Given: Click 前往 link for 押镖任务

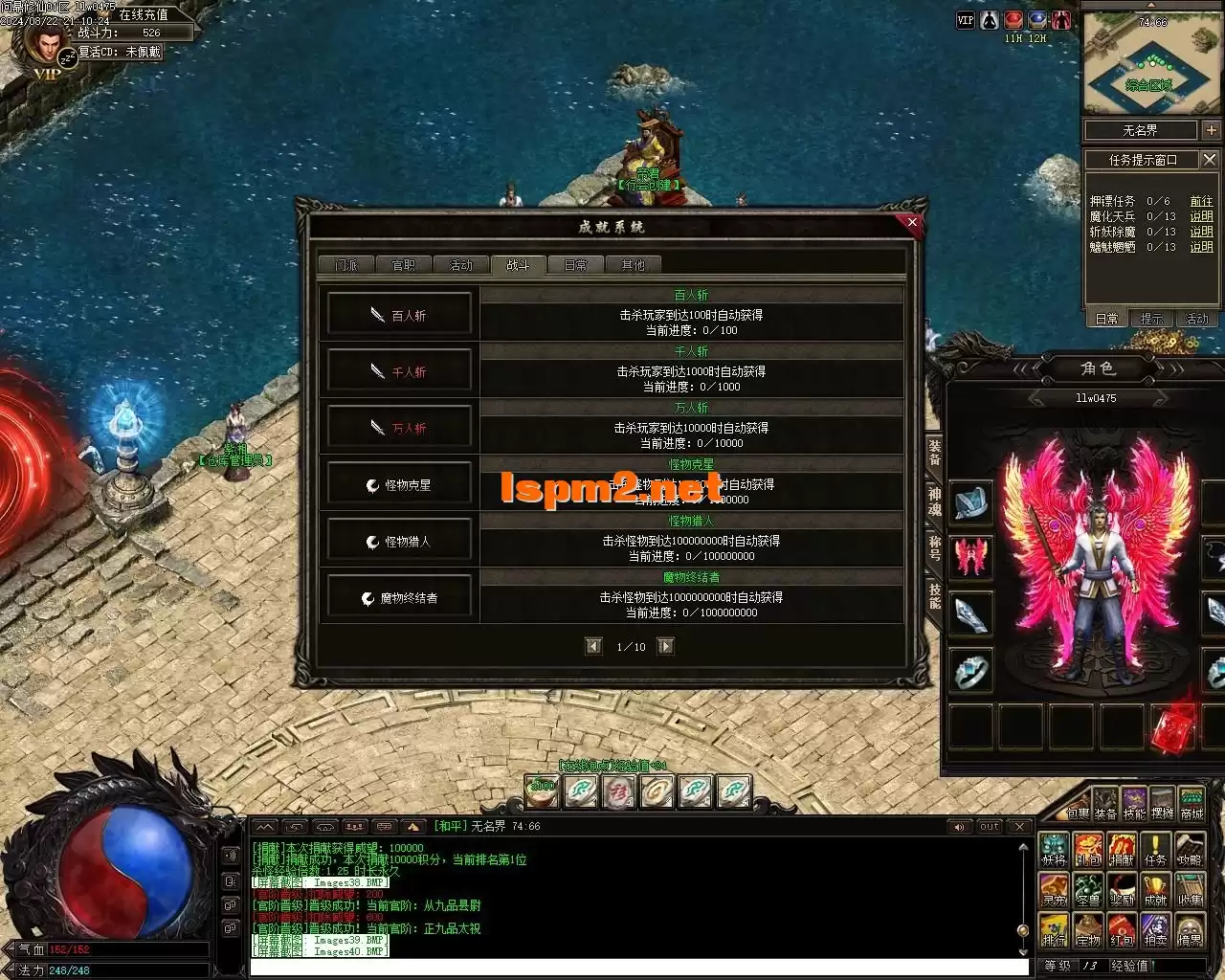Looking at the screenshot, I should [1201, 201].
